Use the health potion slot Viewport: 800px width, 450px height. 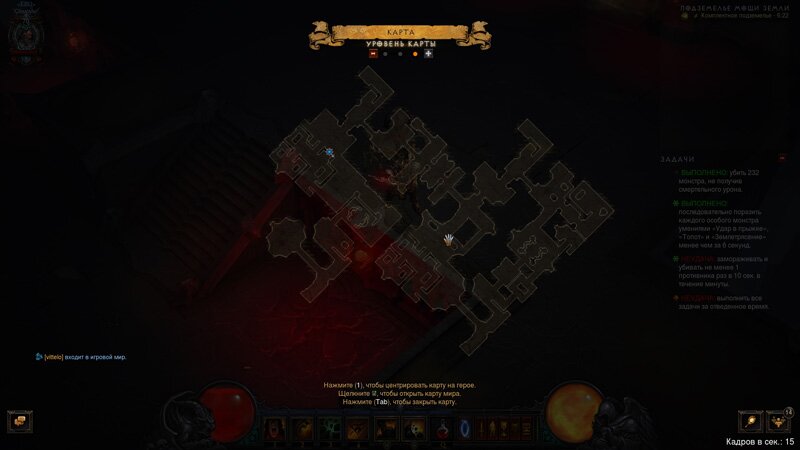[441, 429]
